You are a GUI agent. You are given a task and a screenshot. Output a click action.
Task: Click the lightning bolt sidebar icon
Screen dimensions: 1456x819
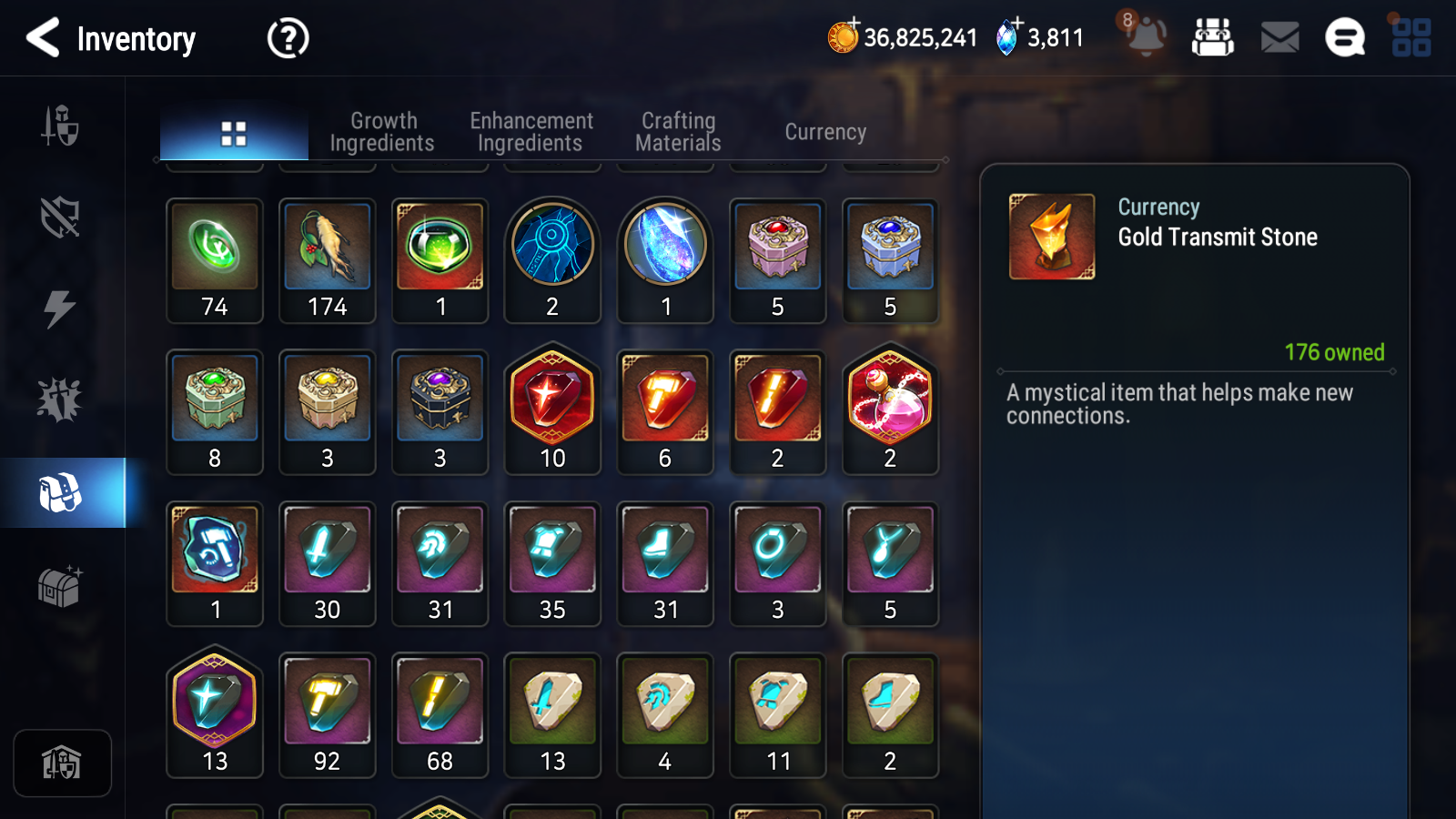click(61, 309)
